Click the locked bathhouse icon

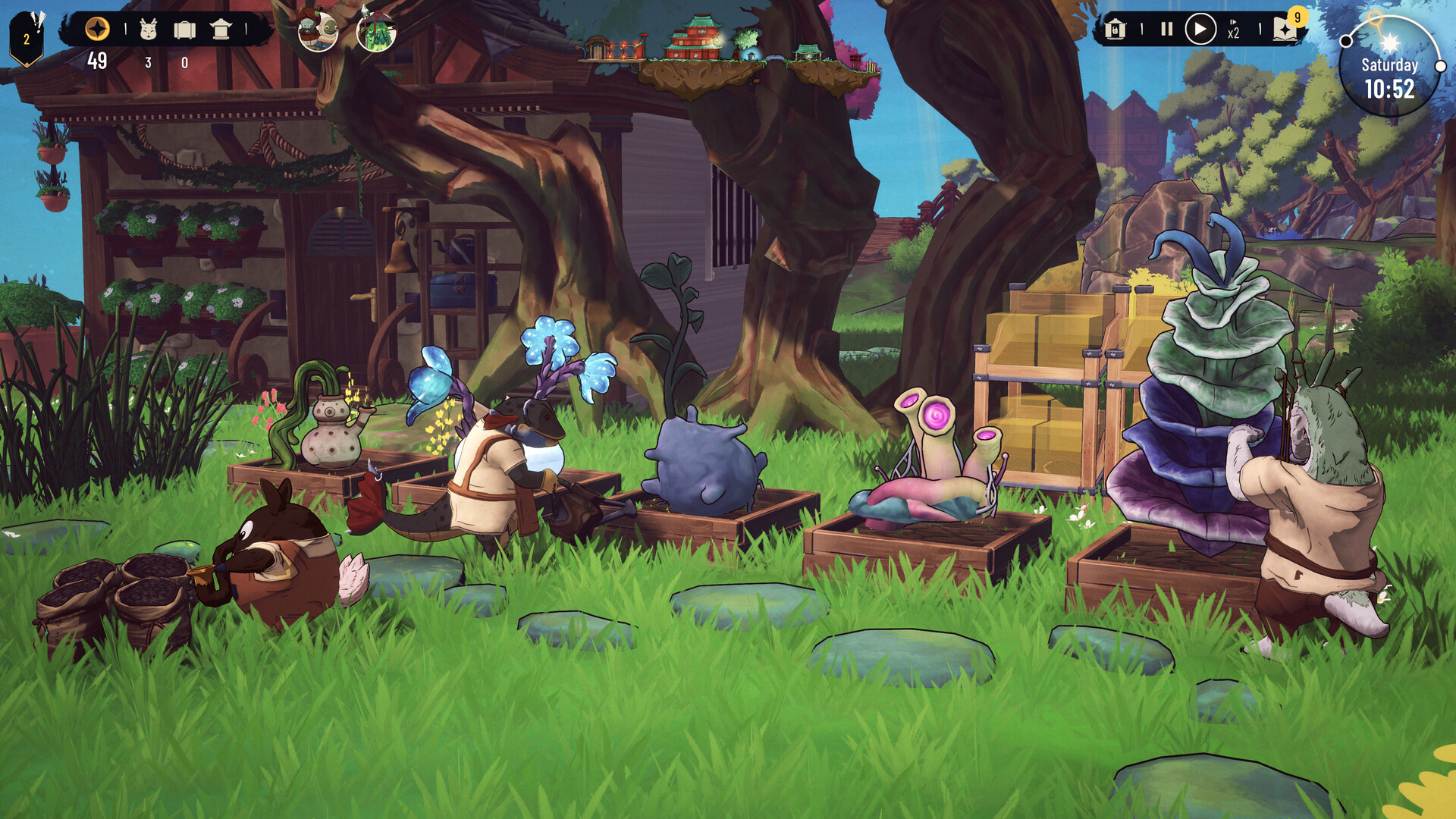pos(1116,30)
